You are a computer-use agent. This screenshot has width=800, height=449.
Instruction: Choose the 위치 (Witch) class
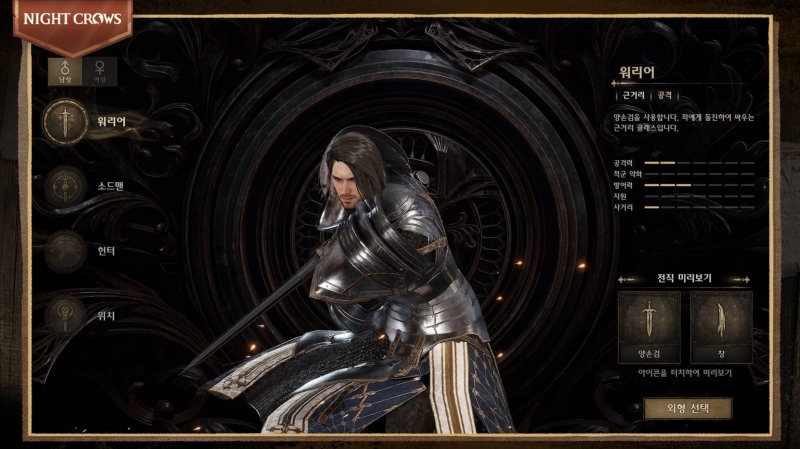pyautogui.click(x=66, y=314)
